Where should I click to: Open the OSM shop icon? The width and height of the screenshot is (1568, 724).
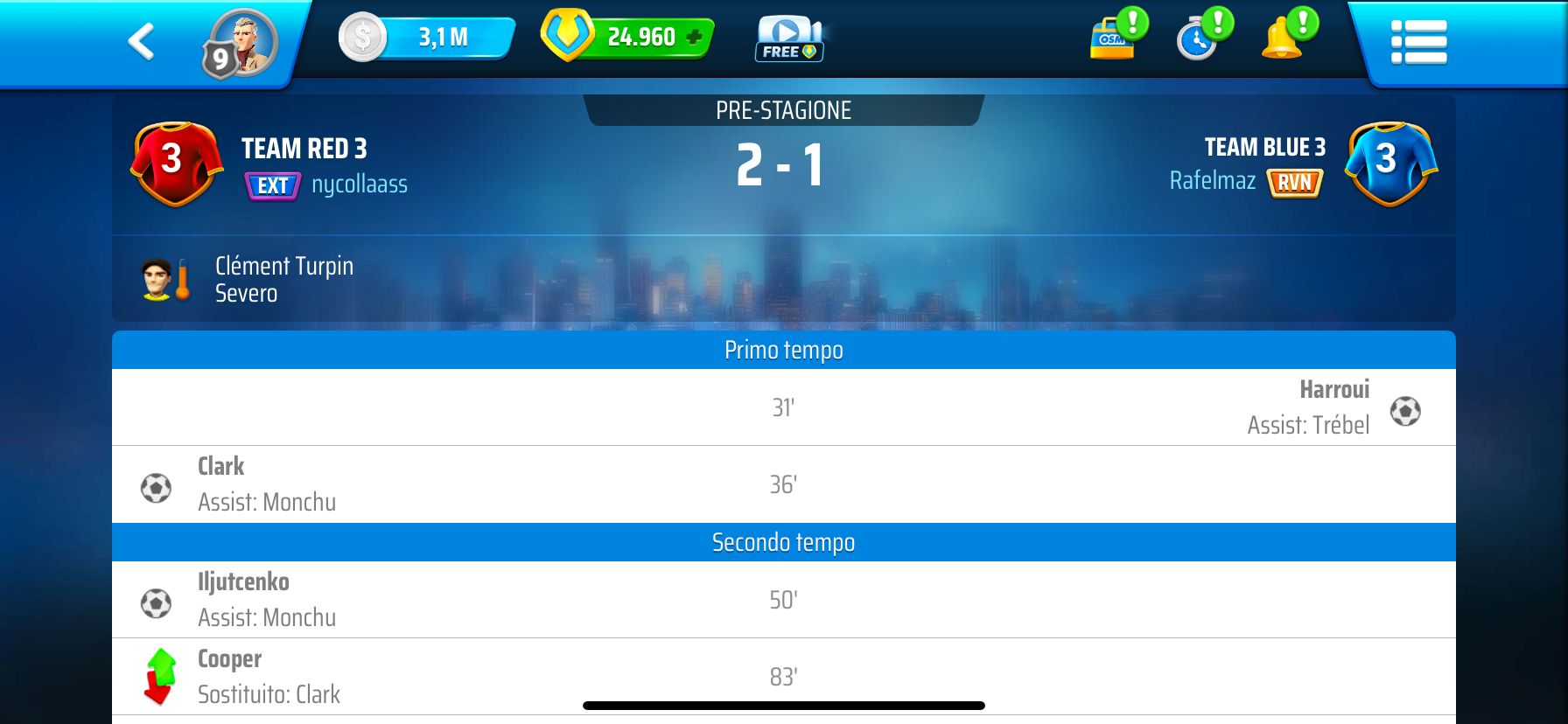coord(1114,40)
